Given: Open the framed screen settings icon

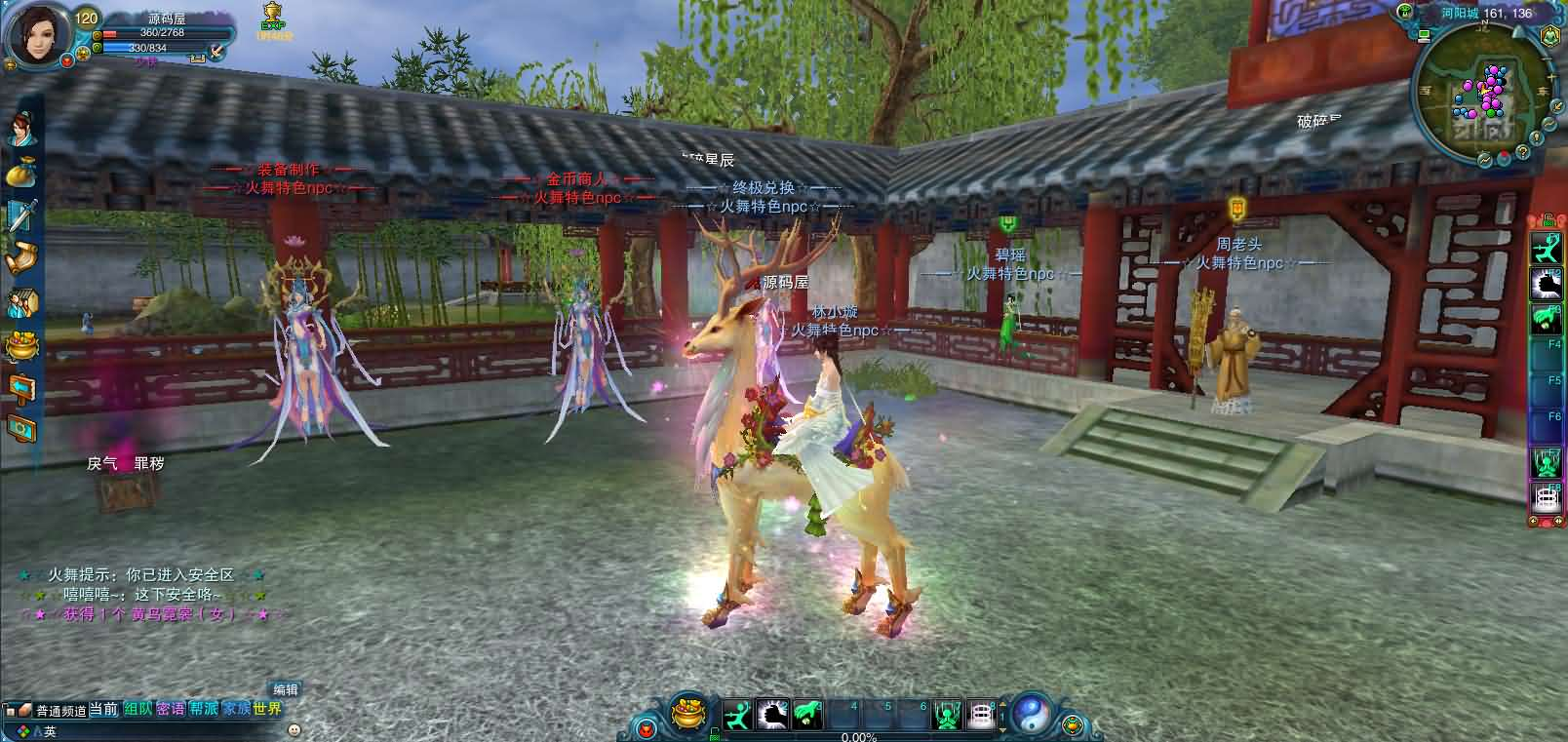Looking at the screenshot, I should pos(20,429).
